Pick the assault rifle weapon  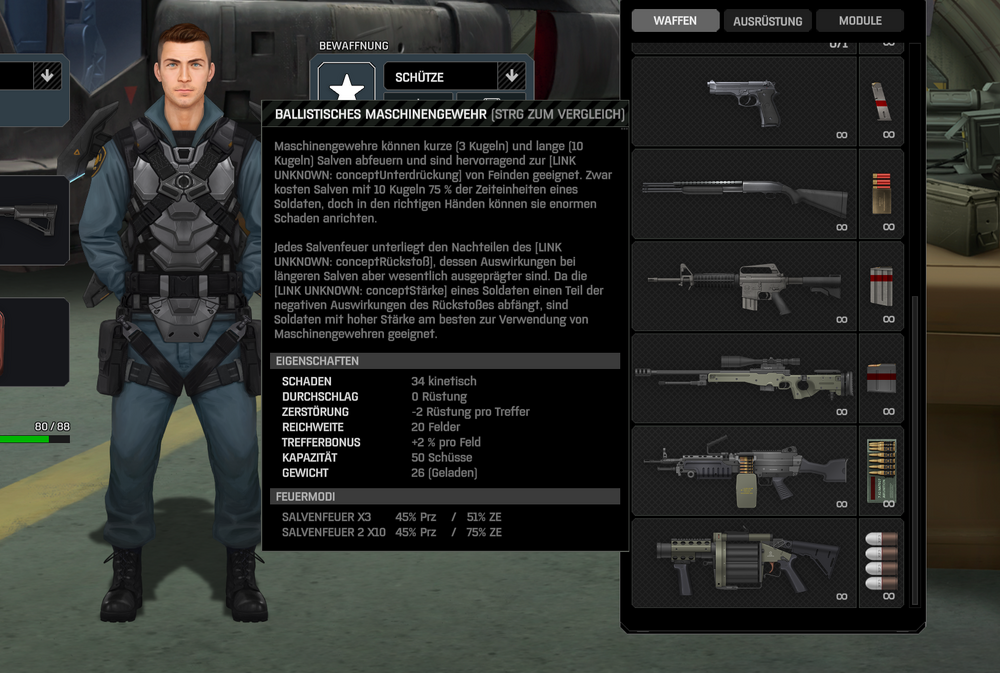point(744,286)
